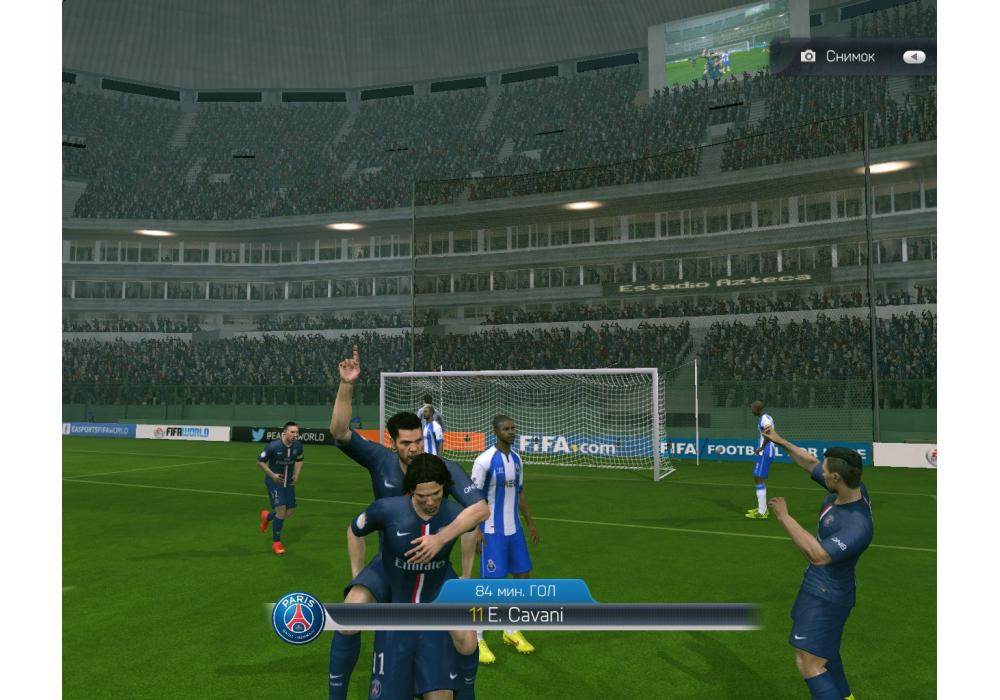Take a snapshot with the Снимок camera button
The width and height of the screenshot is (1000, 700).
(x=837, y=57)
